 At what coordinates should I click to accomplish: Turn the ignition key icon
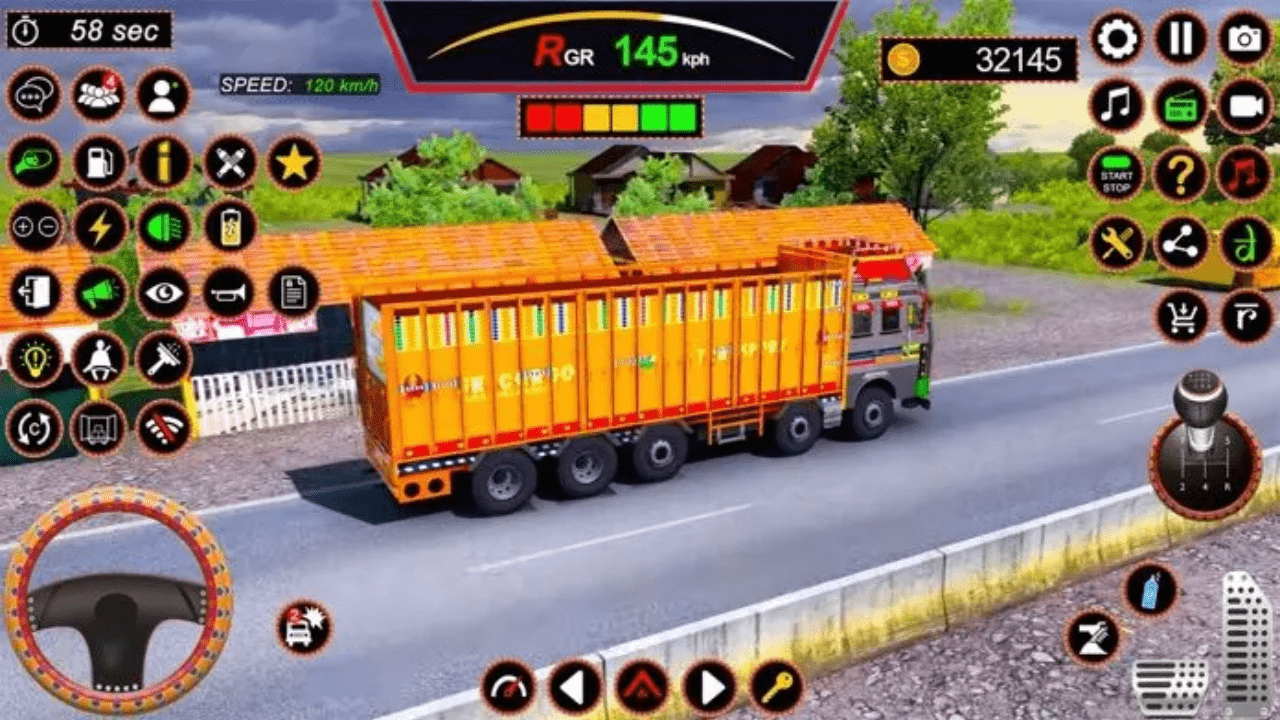pyautogui.click(x=777, y=687)
